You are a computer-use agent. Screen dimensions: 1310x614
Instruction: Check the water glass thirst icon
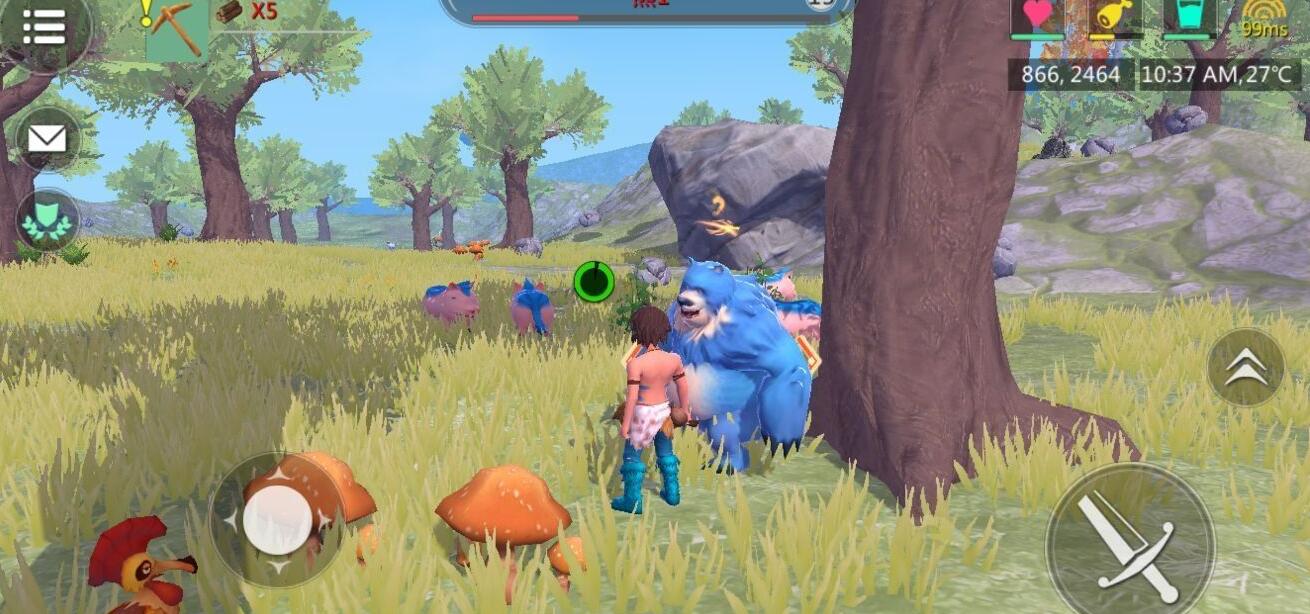1189,17
